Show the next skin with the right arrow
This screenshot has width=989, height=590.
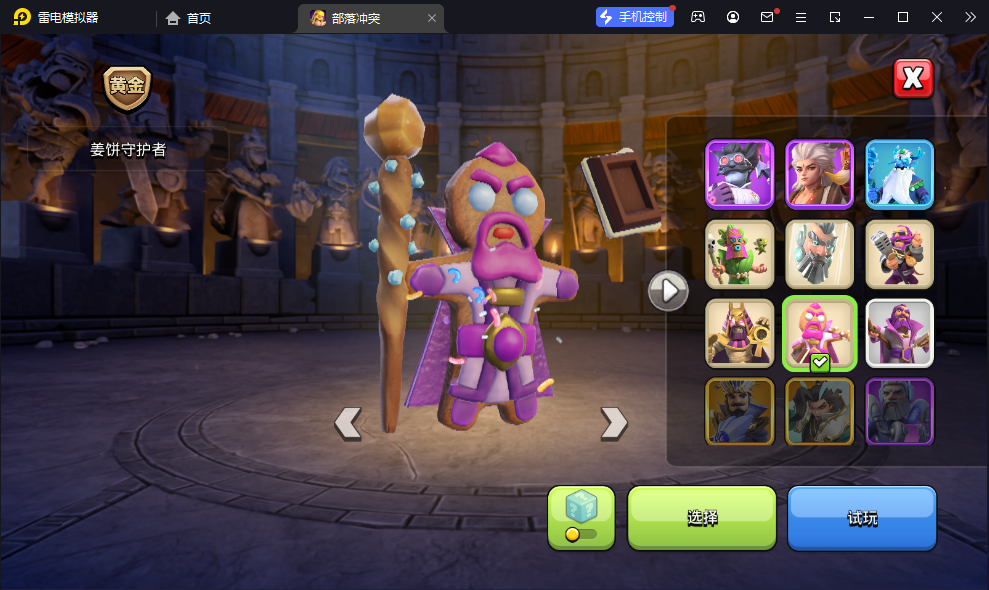tap(613, 423)
